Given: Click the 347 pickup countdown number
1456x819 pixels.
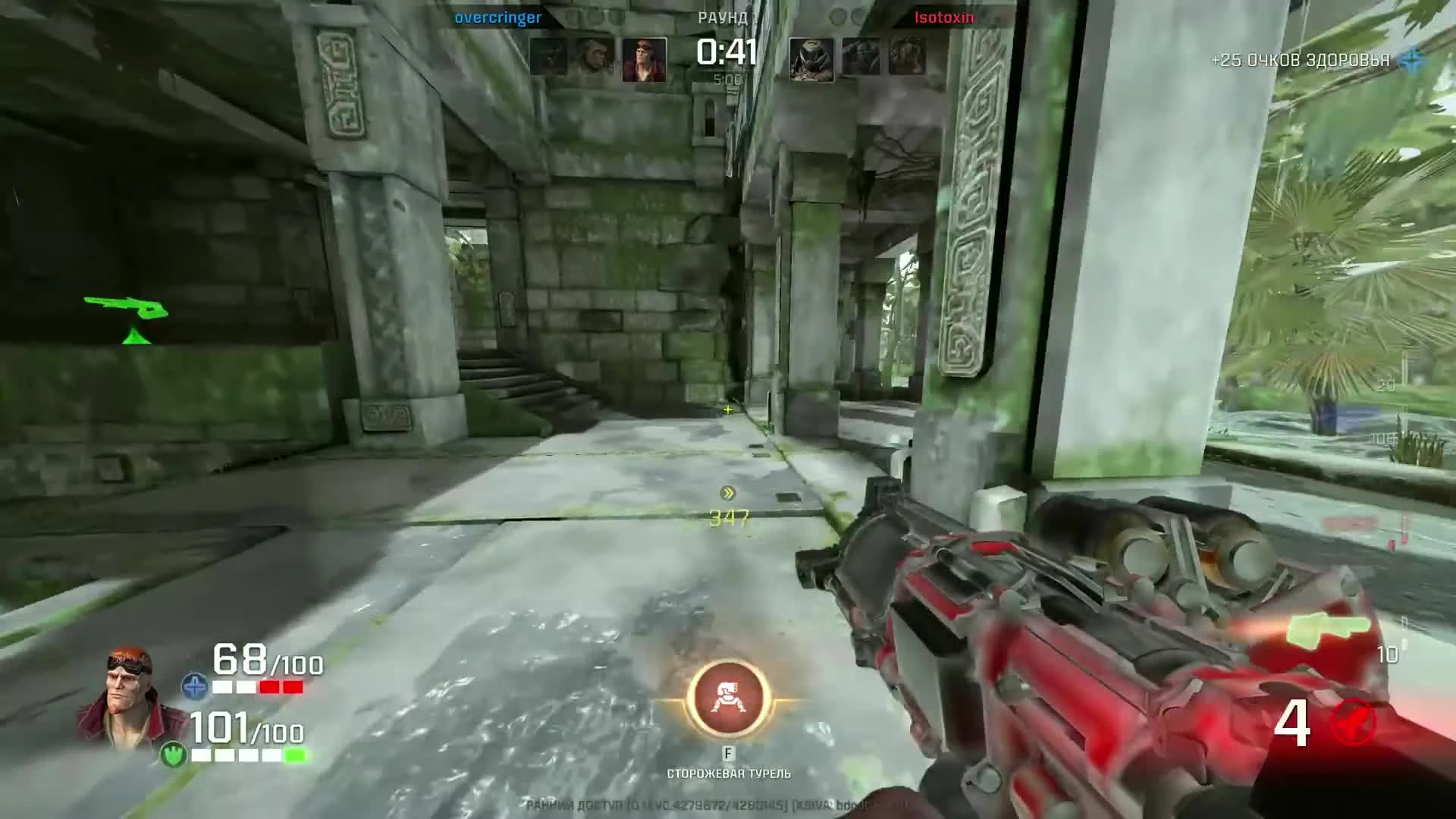Looking at the screenshot, I should (x=729, y=519).
